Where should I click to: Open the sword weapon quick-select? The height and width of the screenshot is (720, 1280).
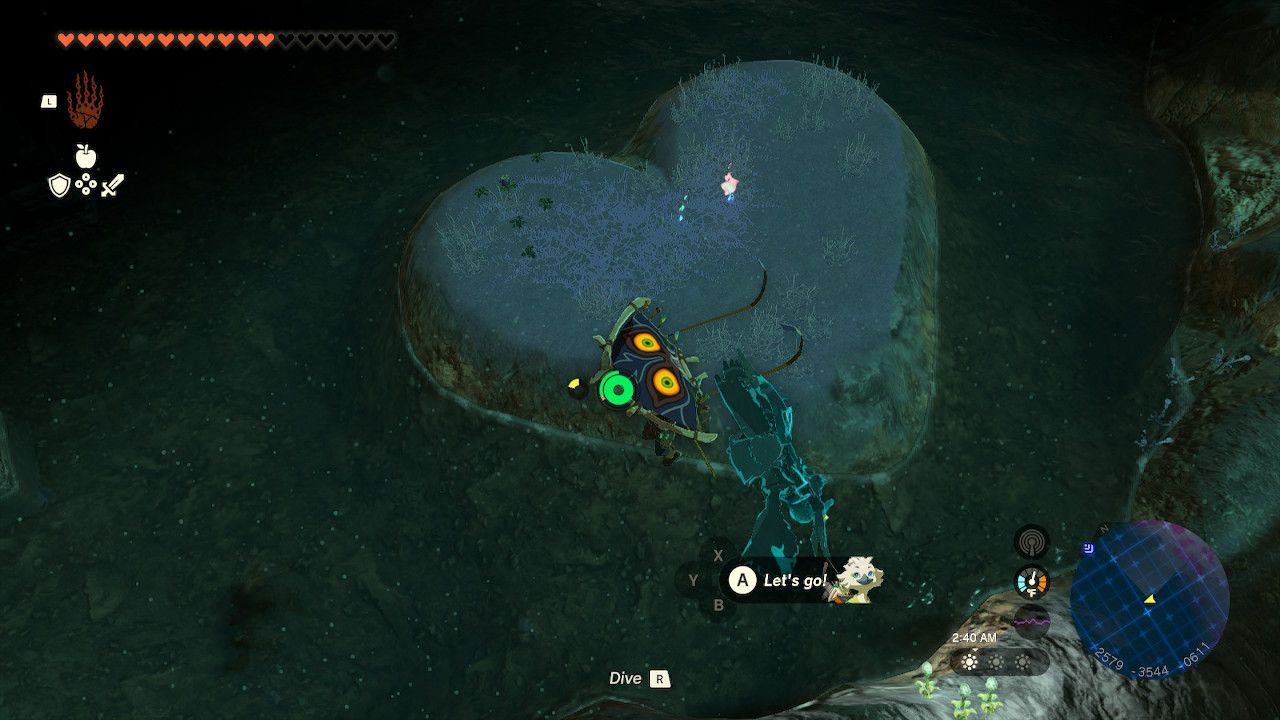click(112, 185)
